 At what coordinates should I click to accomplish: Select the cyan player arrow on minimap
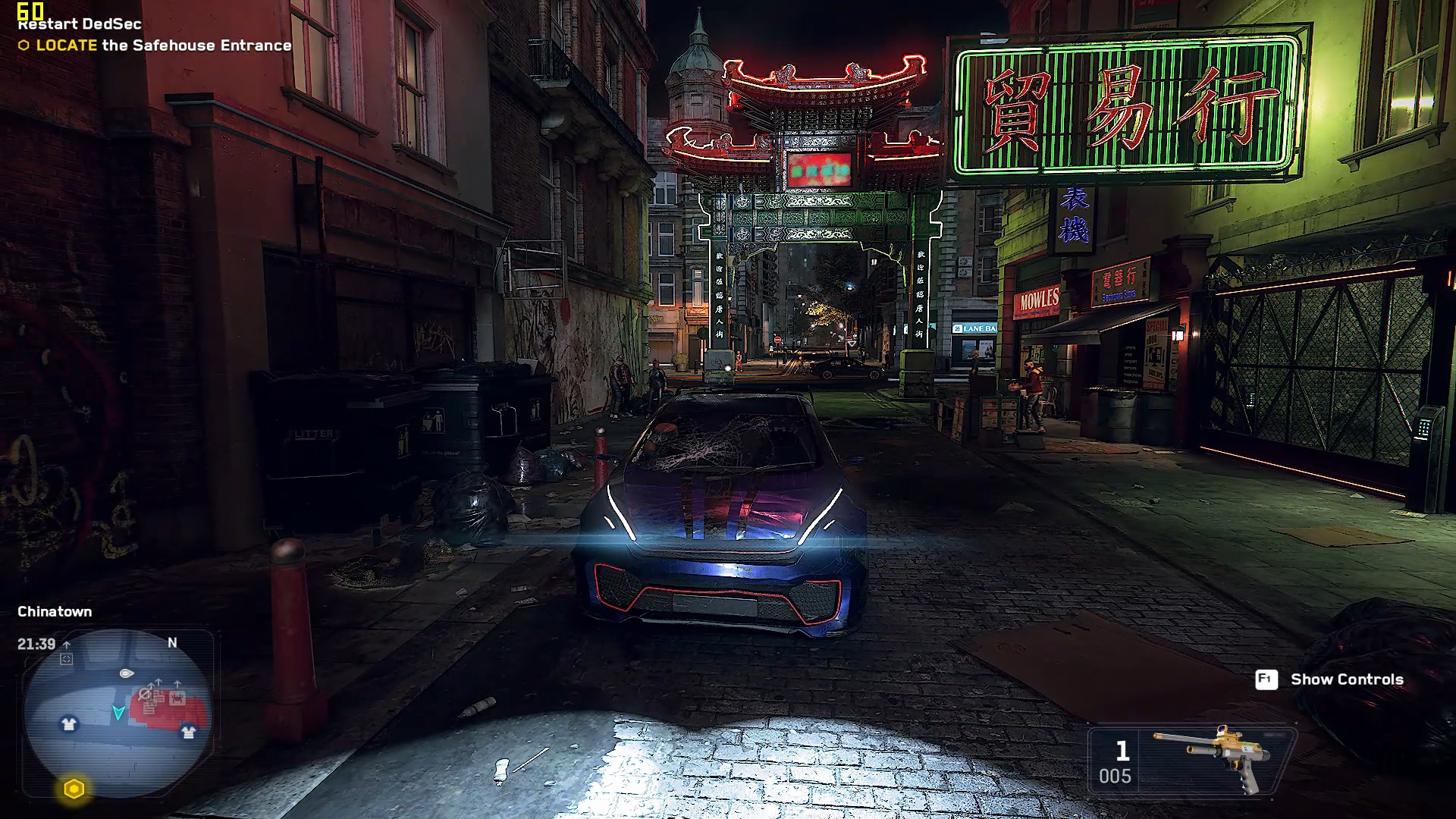(118, 712)
